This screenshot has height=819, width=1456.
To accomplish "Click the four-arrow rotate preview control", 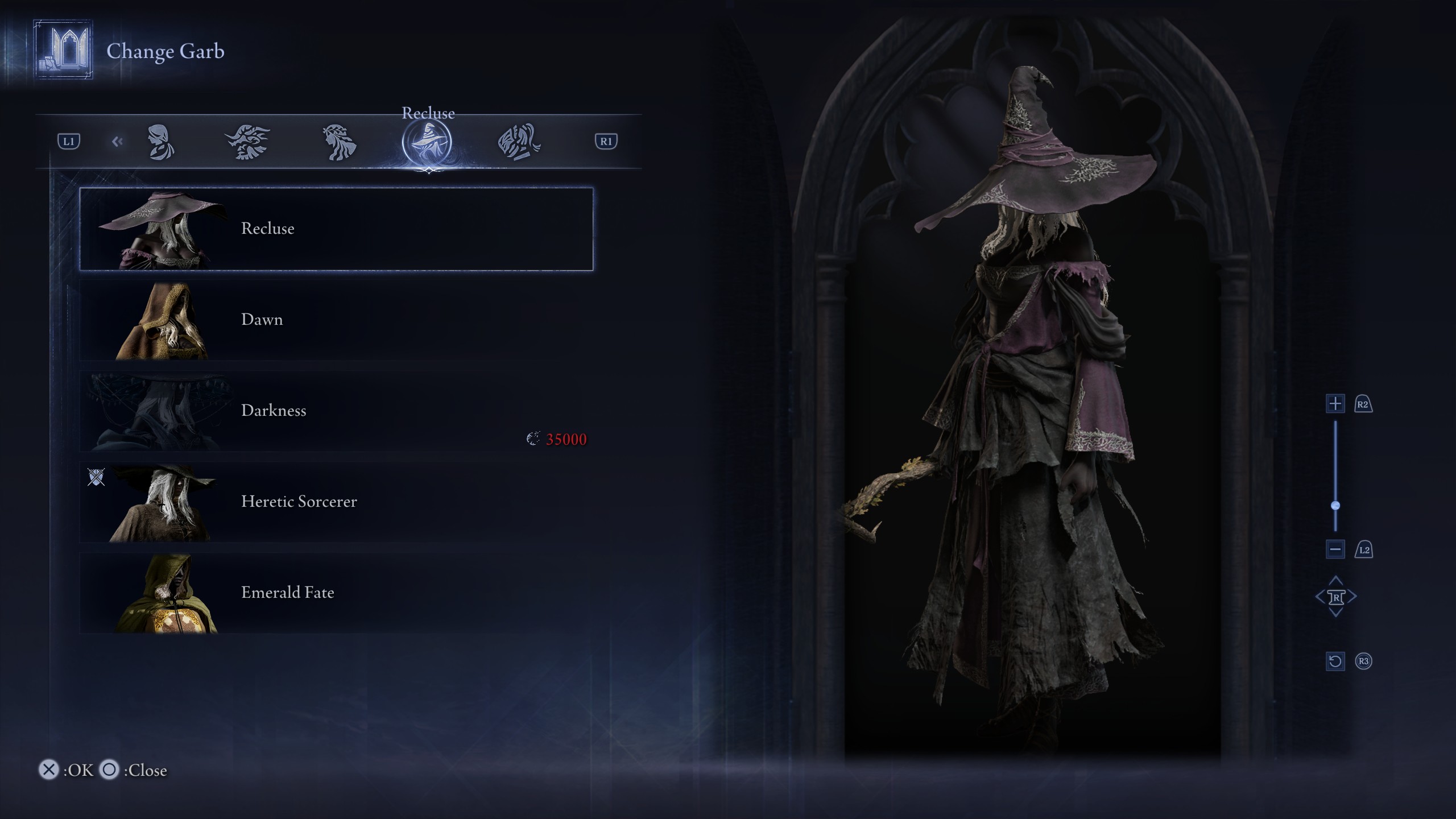I will point(1335,597).
